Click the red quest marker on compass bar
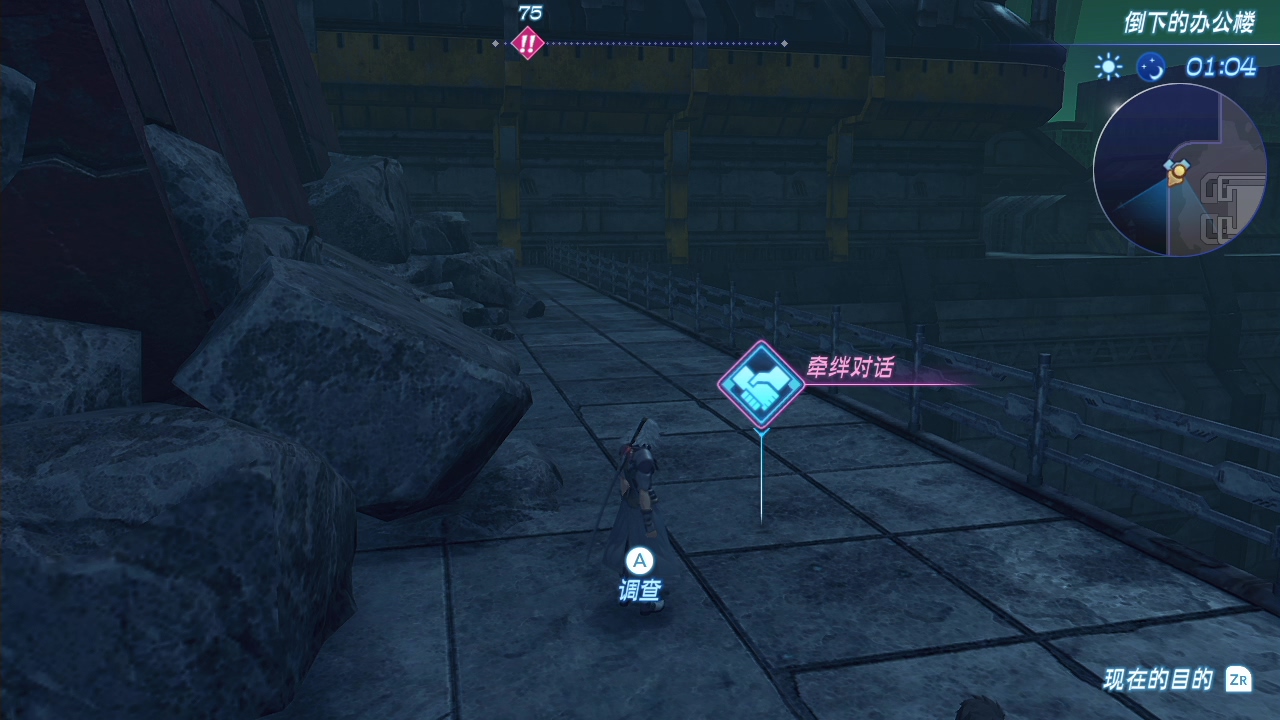The height and width of the screenshot is (720, 1280). click(x=527, y=43)
